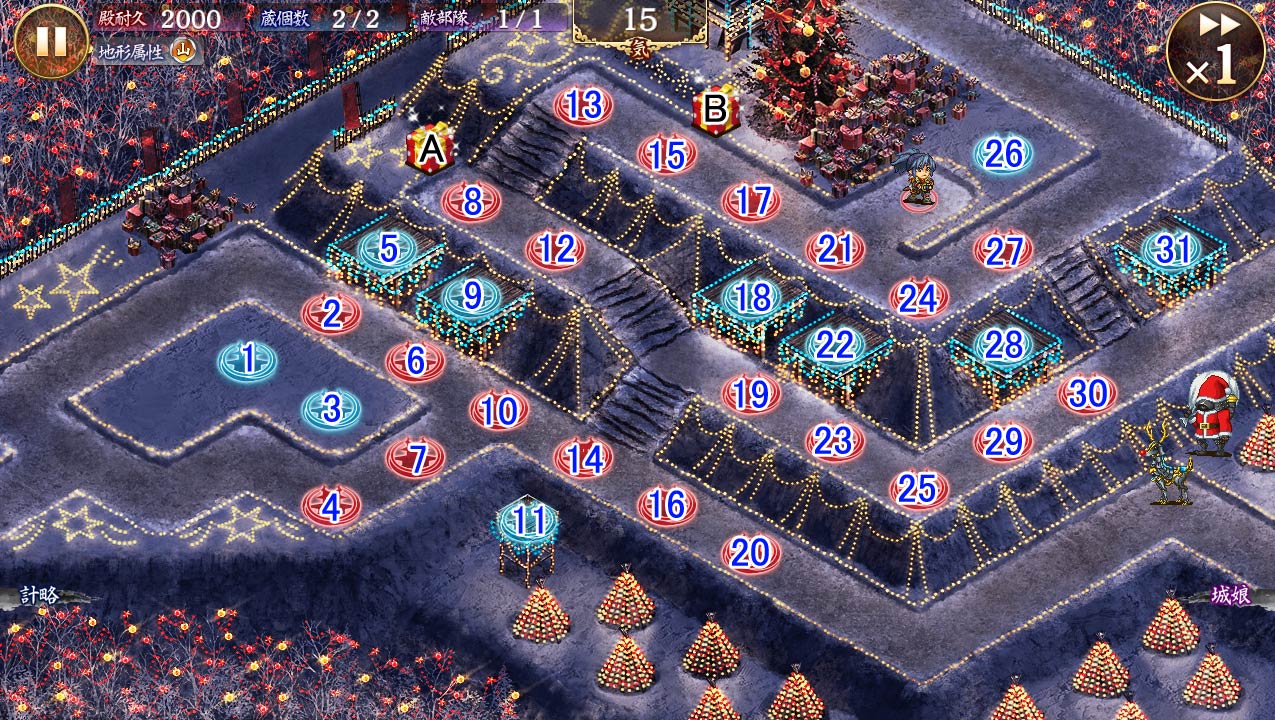Screen dimensions: 1275x720
Task: Pick red placement tile 8
Action: 472,201
